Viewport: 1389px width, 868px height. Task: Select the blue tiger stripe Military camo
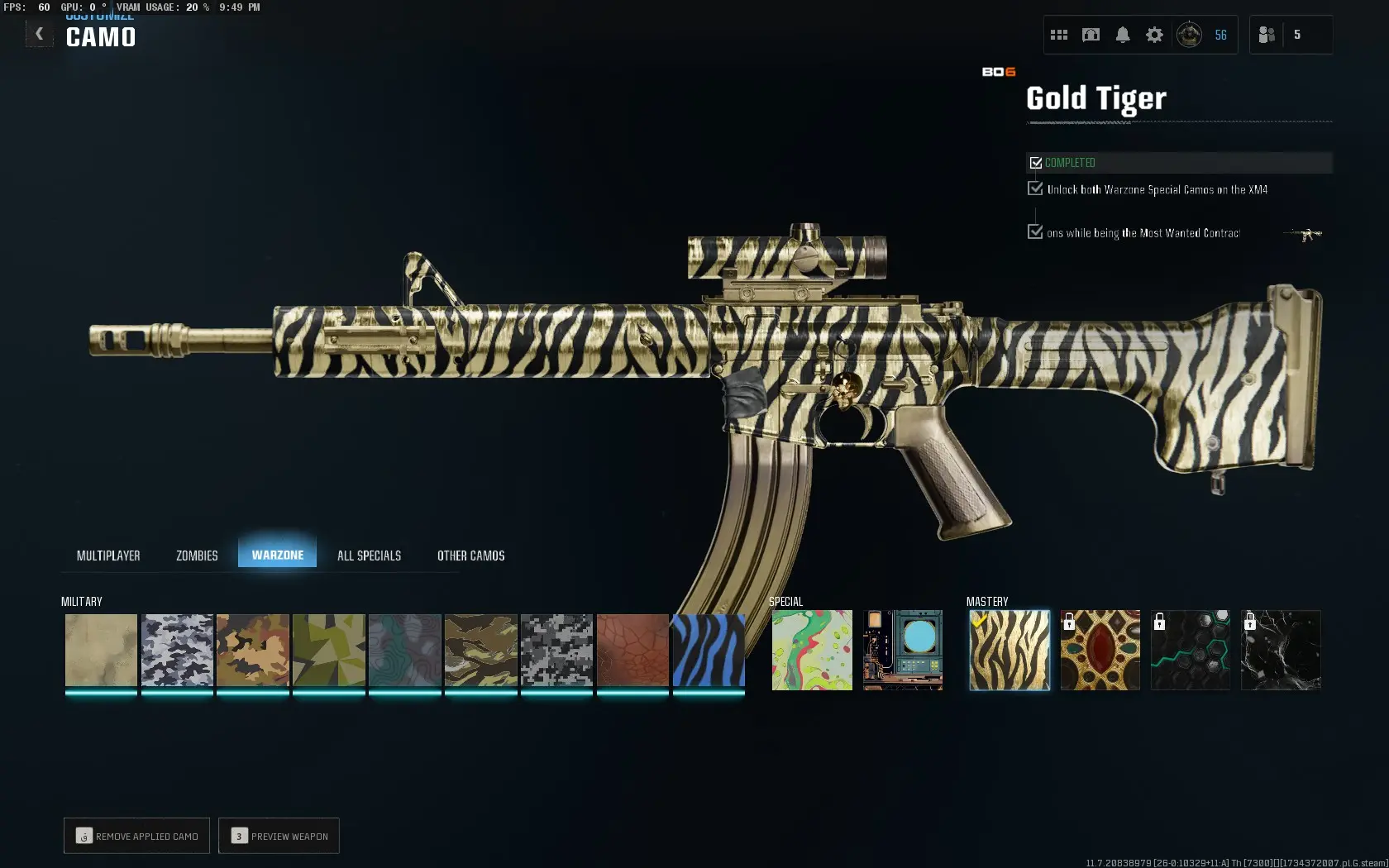pos(709,651)
